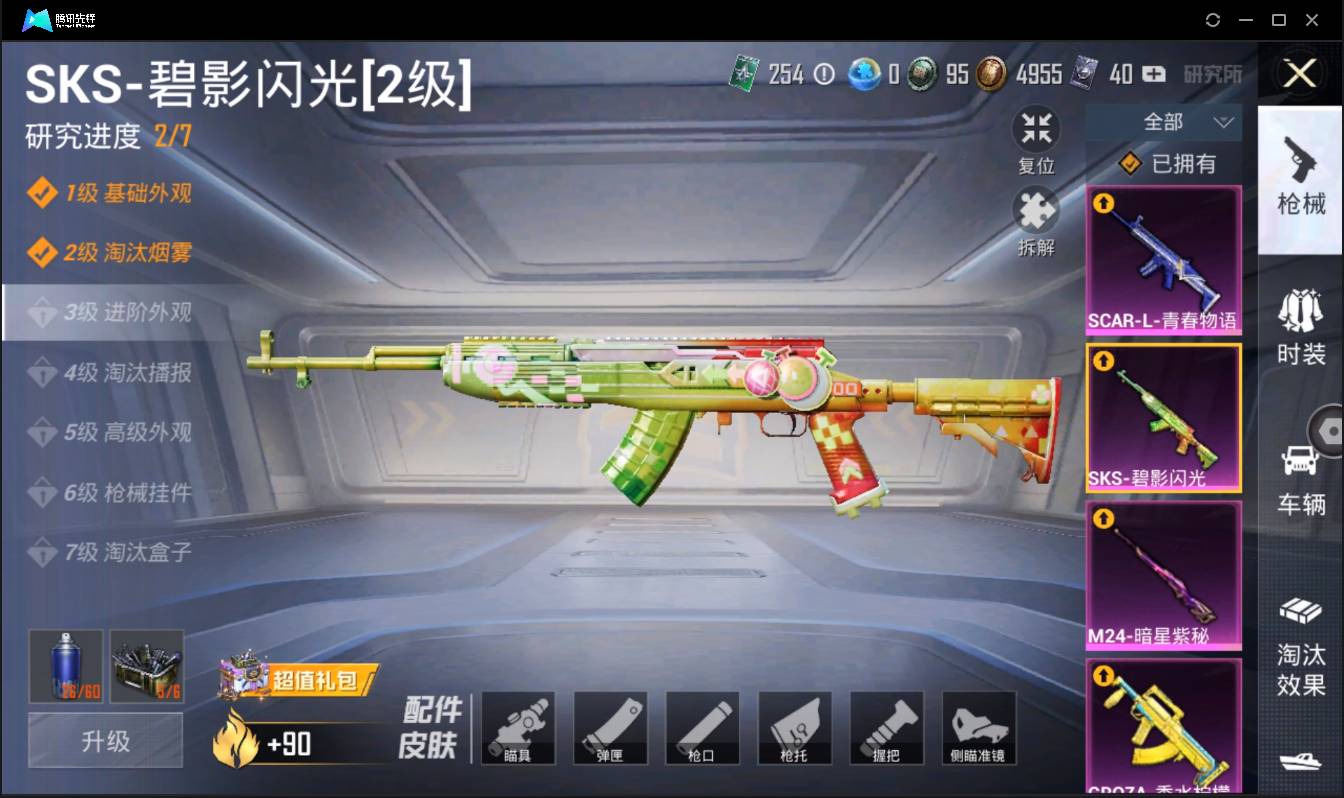Select the 侧瞄准镜 side scope slot
Screen dimensions: 1344x798
(x=978, y=728)
